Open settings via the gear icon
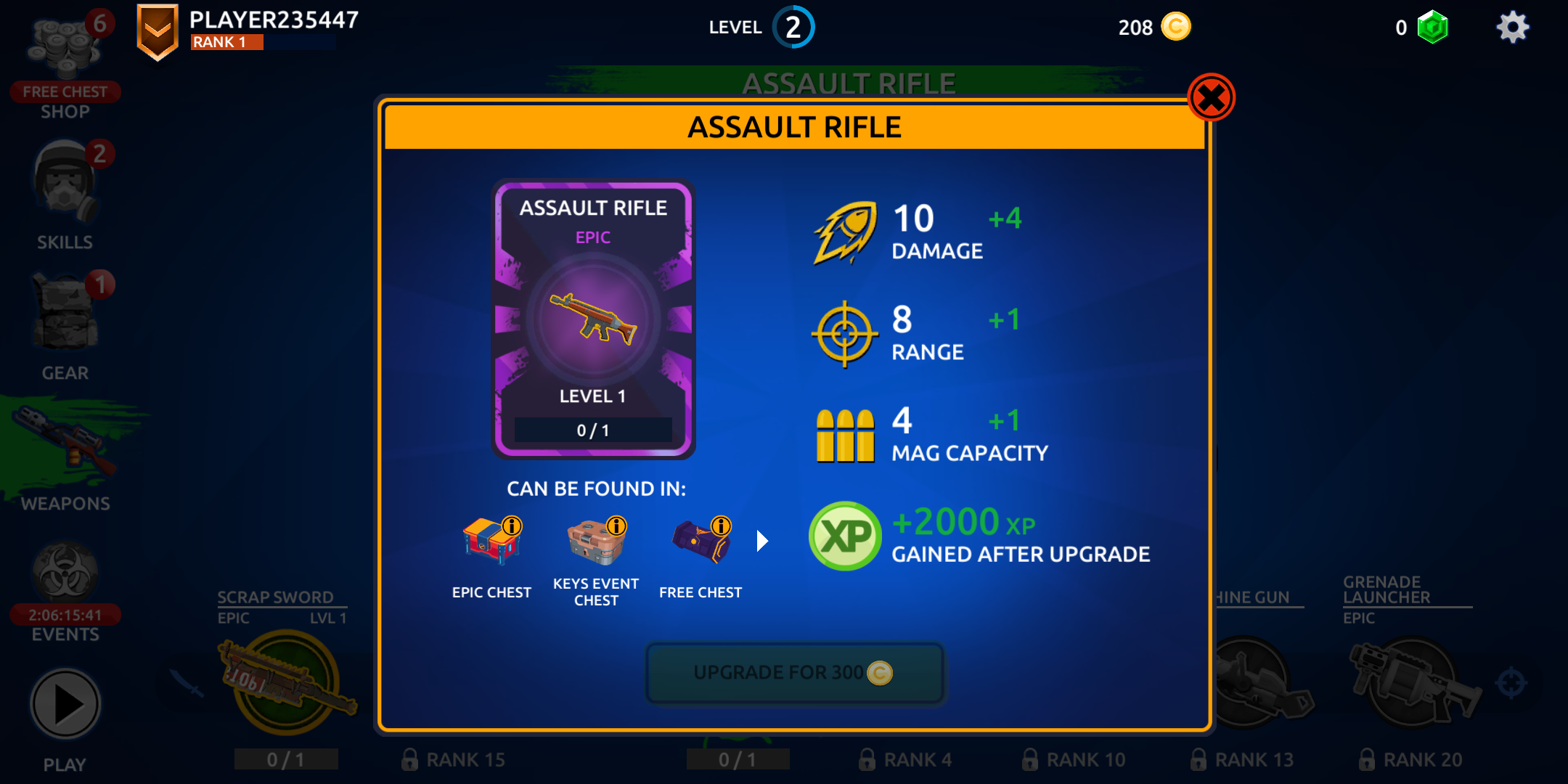This screenshot has width=1568, height=784. tap(1512, 28)
